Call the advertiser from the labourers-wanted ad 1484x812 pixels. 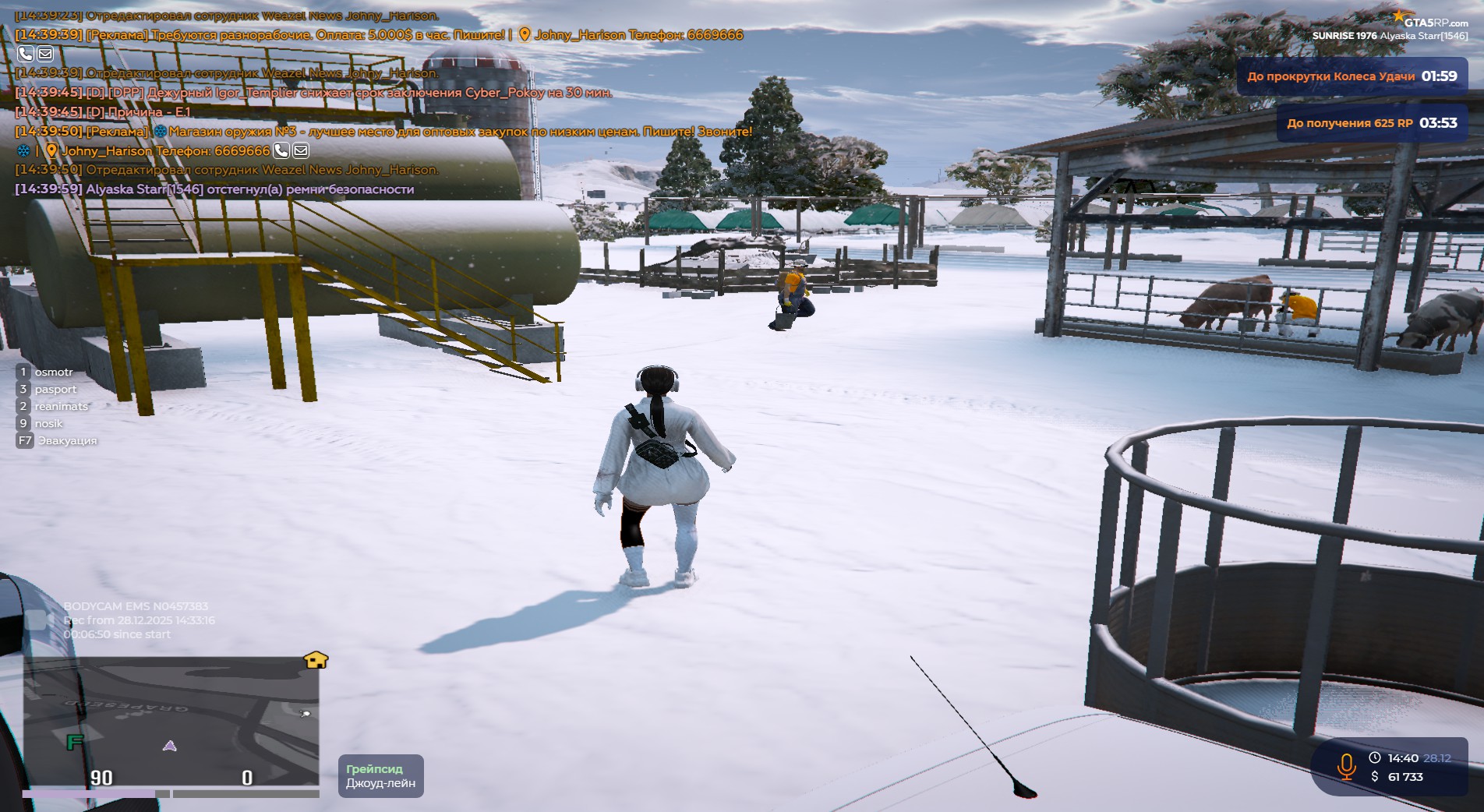26,54
